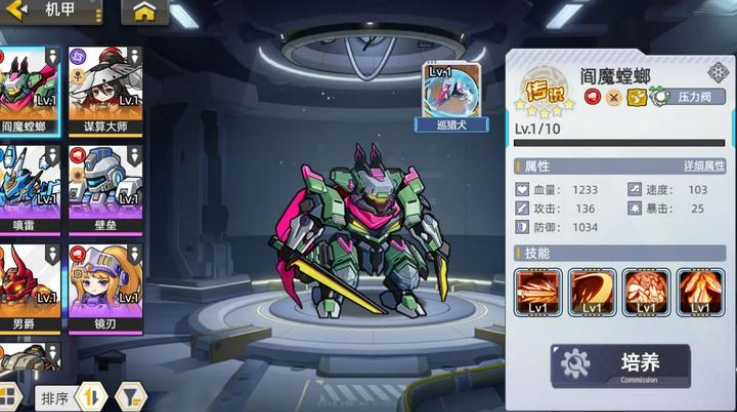Viewport: 737px width, 412px height.
Task: Open the funnel filter button
Action: click(x=130, y=398)
